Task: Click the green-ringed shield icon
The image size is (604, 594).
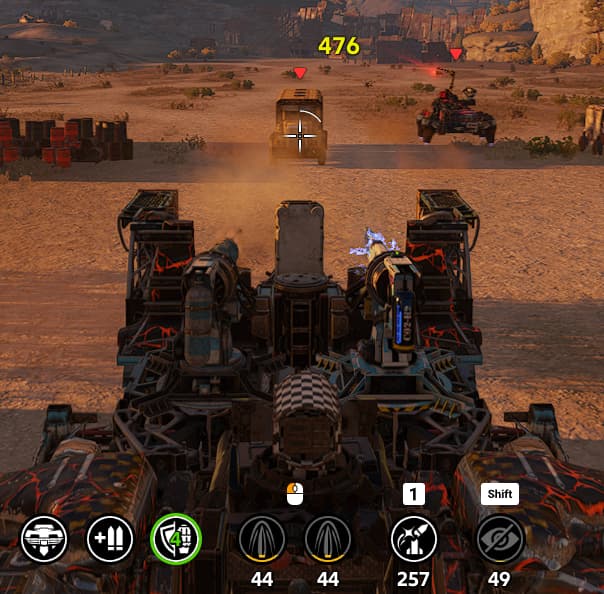Action: point(175,539)
